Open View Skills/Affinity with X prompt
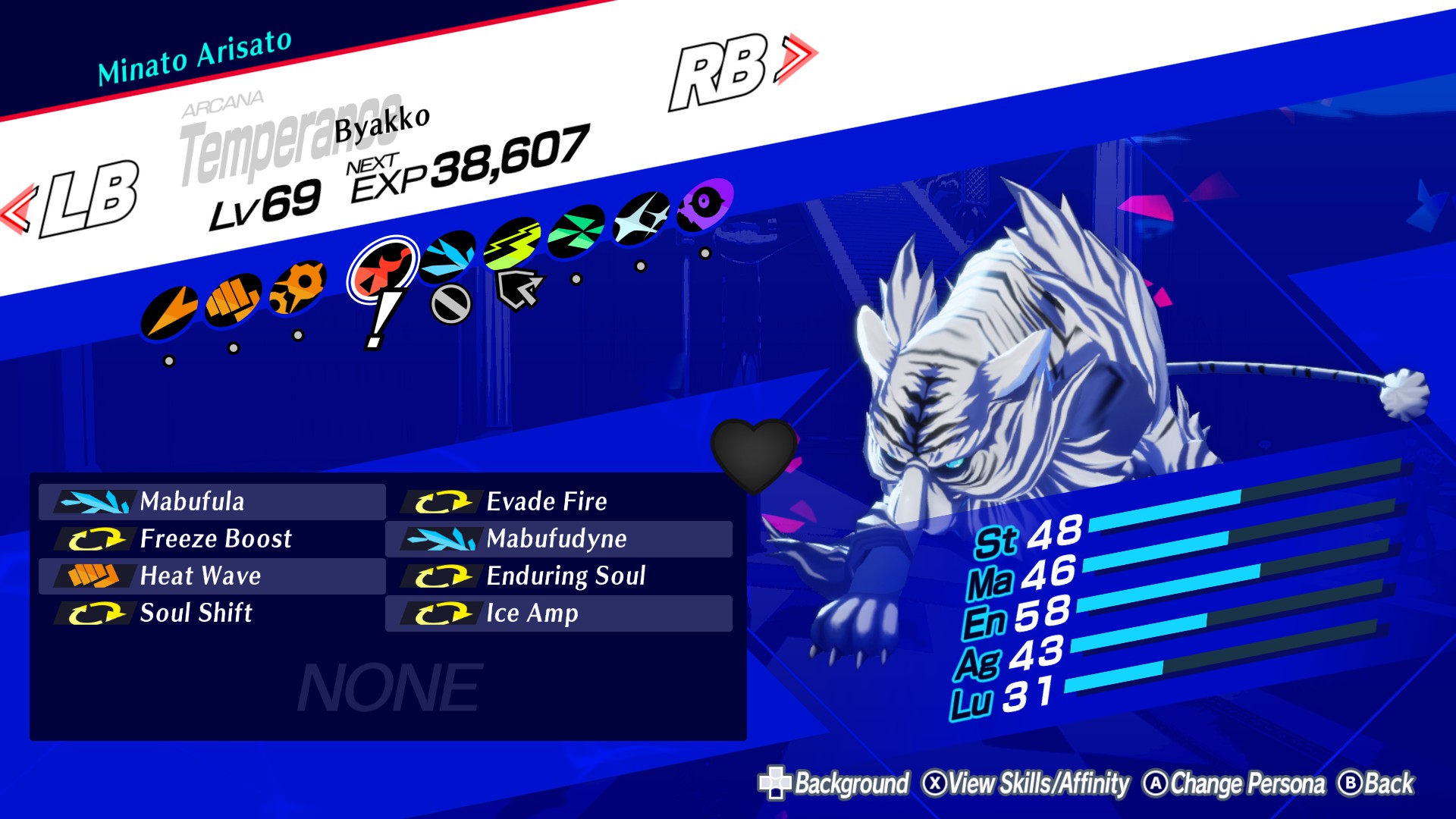This screenshot has height=819, width=1456. click(x=1028, y=784)
